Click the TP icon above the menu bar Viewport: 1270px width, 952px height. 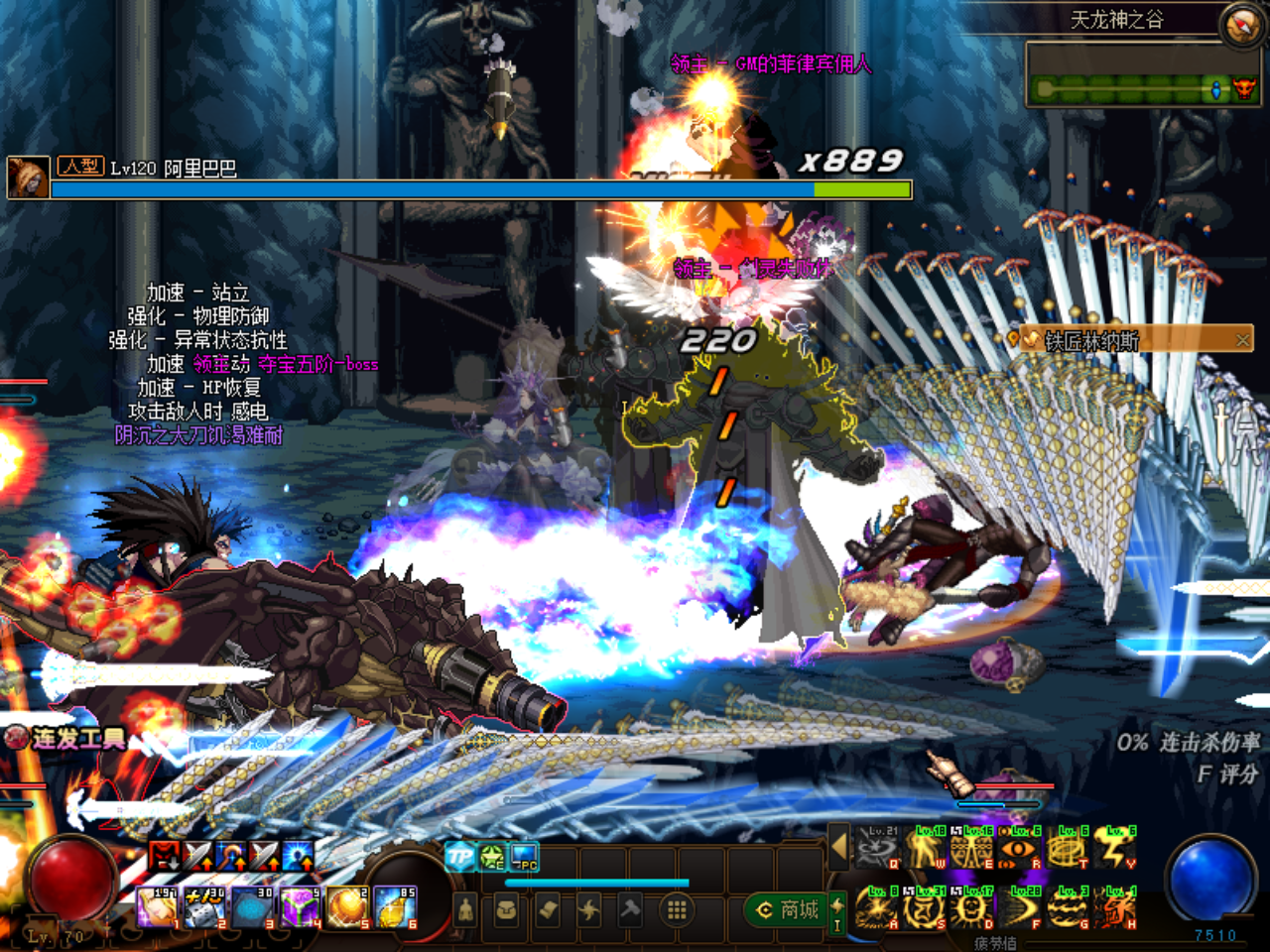[x=459, y=857]
